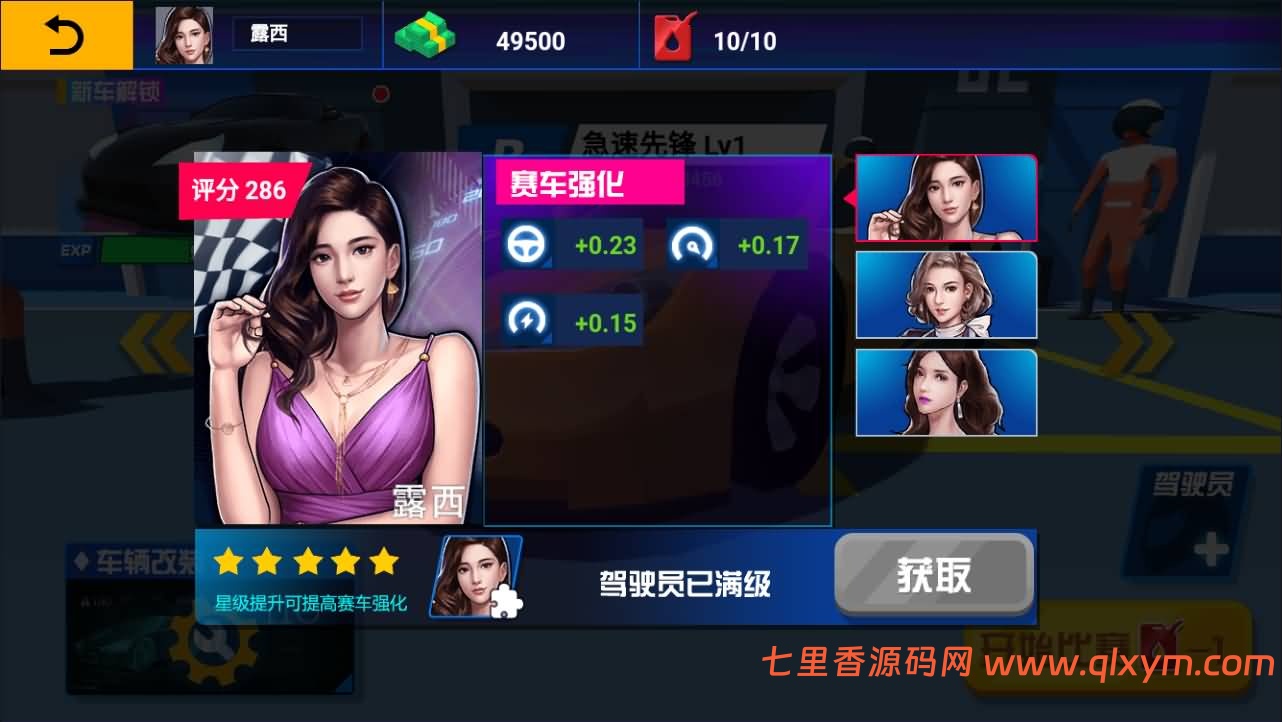Viewport: 1282px width, 722px height.
Task: Tap Lucy's avatar in the top bar
Action: tap(183, 34)
